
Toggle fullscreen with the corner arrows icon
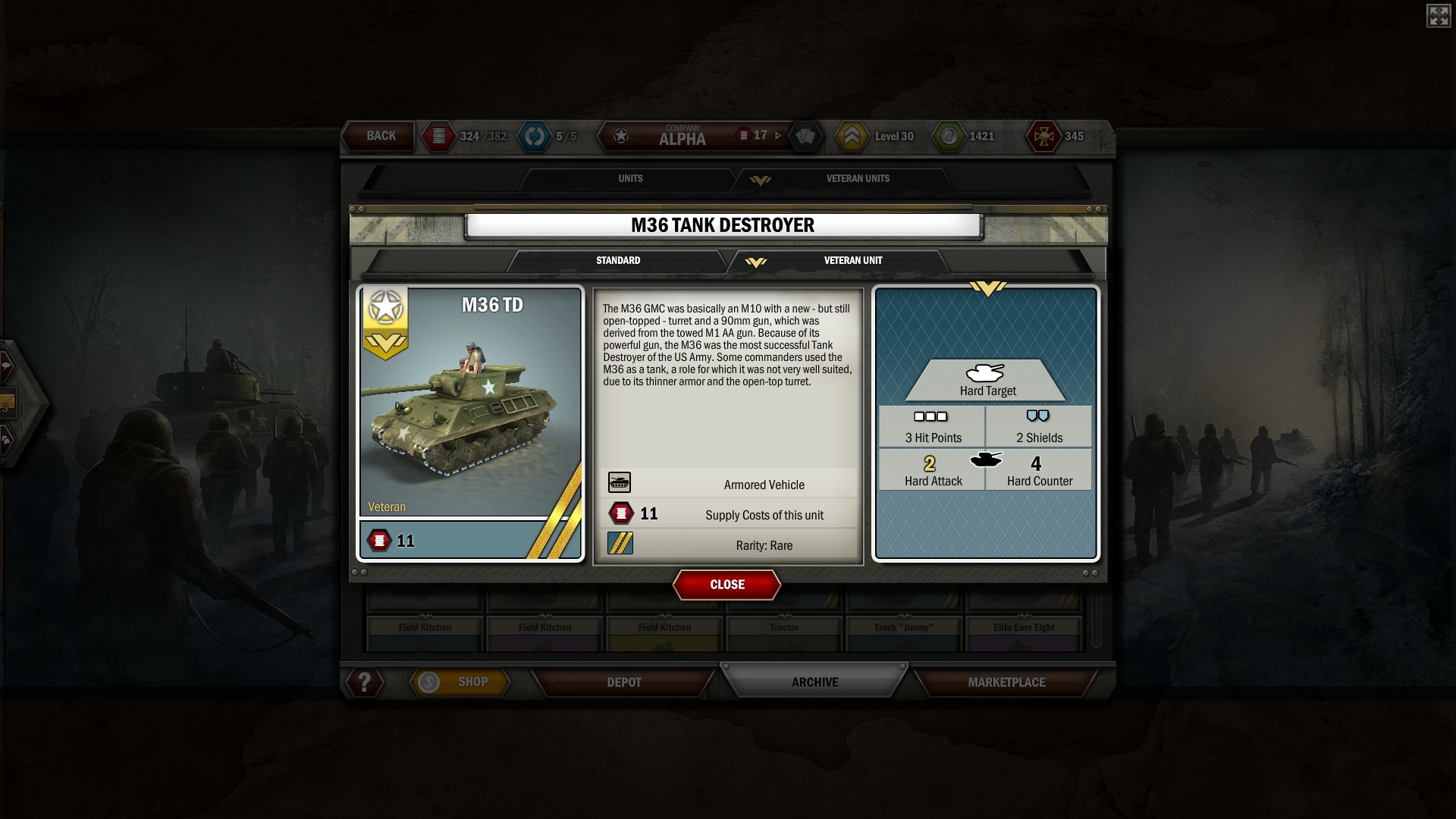[x=1438, y=16]
